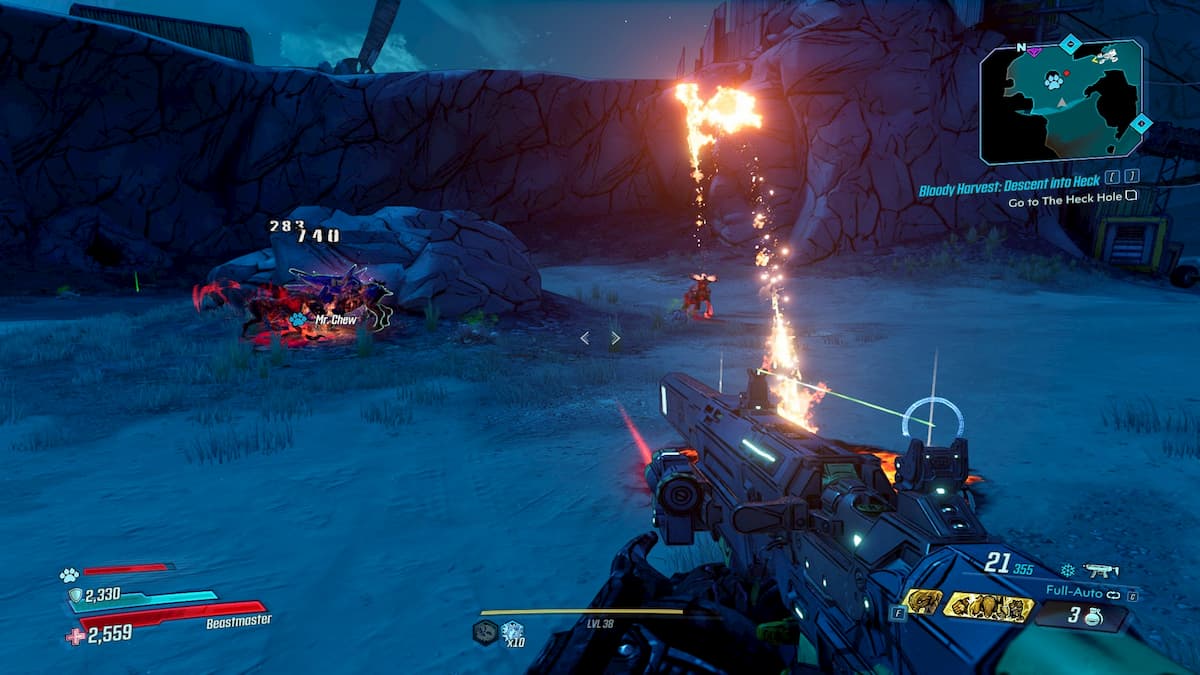Select the dark hexagon buff icon
Image resolution: width=1200 pixels, height=675 pixels.
[x=485, y=631]
